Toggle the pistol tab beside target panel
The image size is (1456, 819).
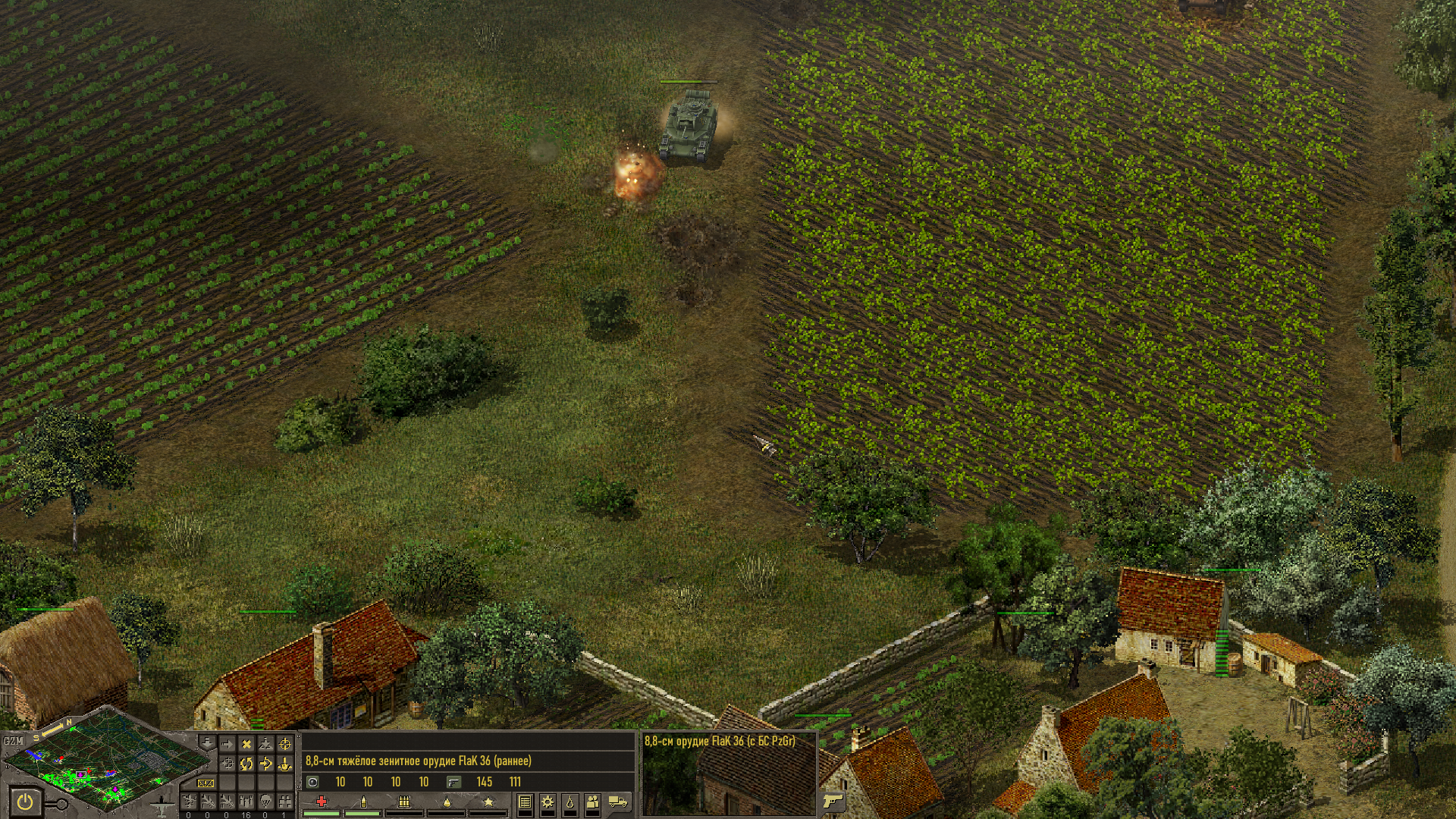pyautogui.click(x=833, y=801)
